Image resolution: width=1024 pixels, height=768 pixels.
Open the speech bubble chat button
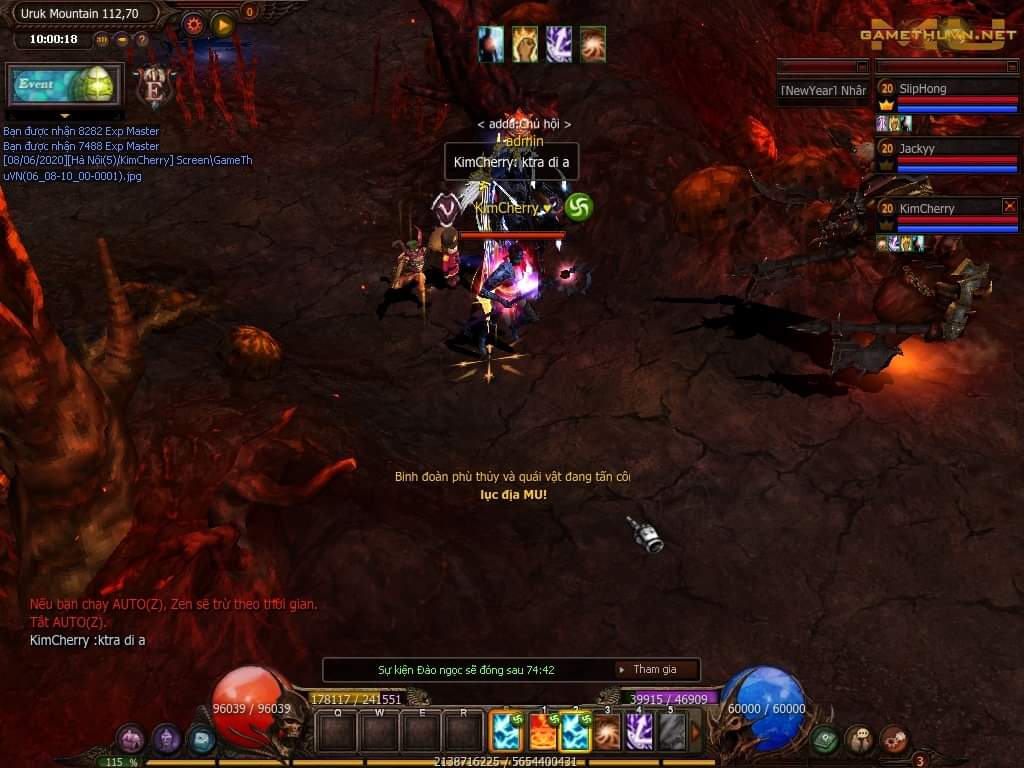pos(859,739)
